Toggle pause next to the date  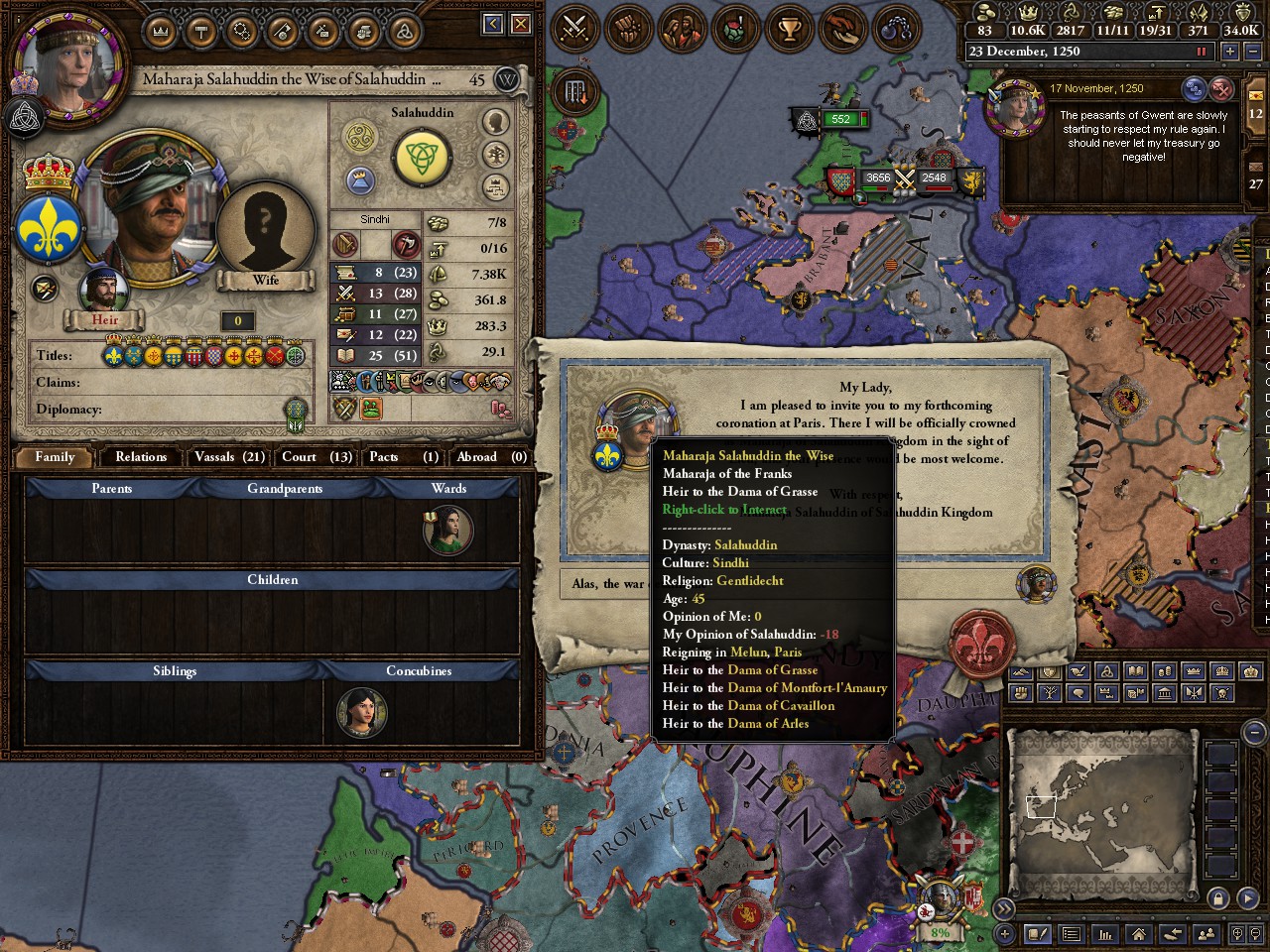(1203, 52)
